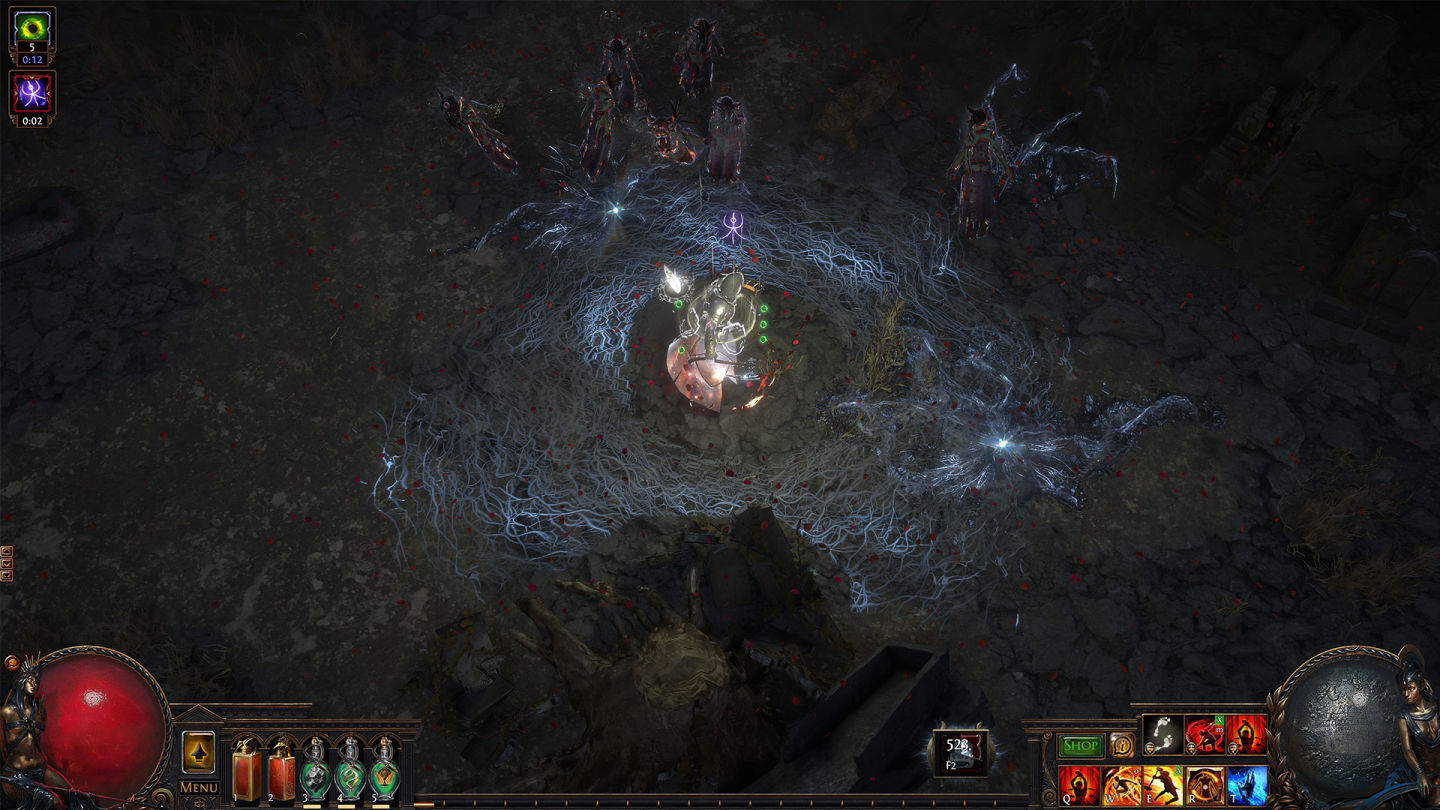Click the green ring buff icon
The image size is (1440, 810).
point(32,28)
